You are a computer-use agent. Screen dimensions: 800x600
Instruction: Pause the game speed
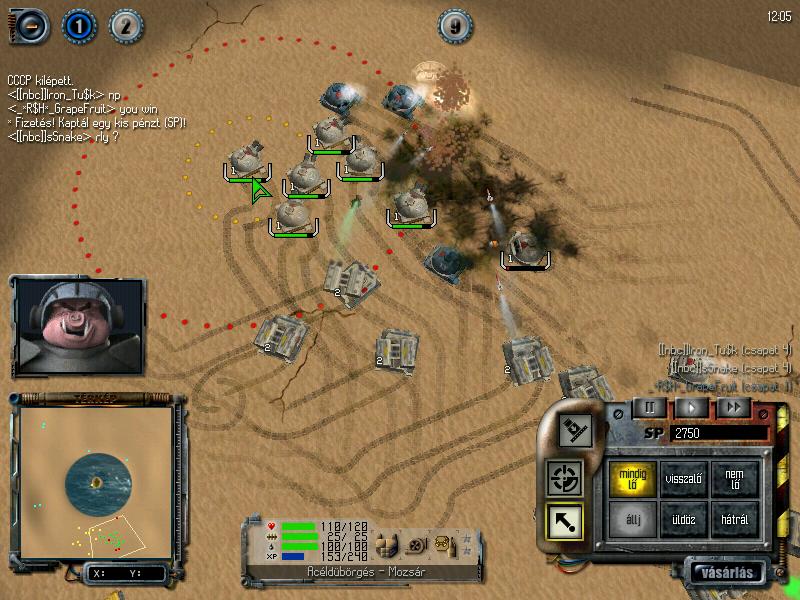click(x=649, y=407)
